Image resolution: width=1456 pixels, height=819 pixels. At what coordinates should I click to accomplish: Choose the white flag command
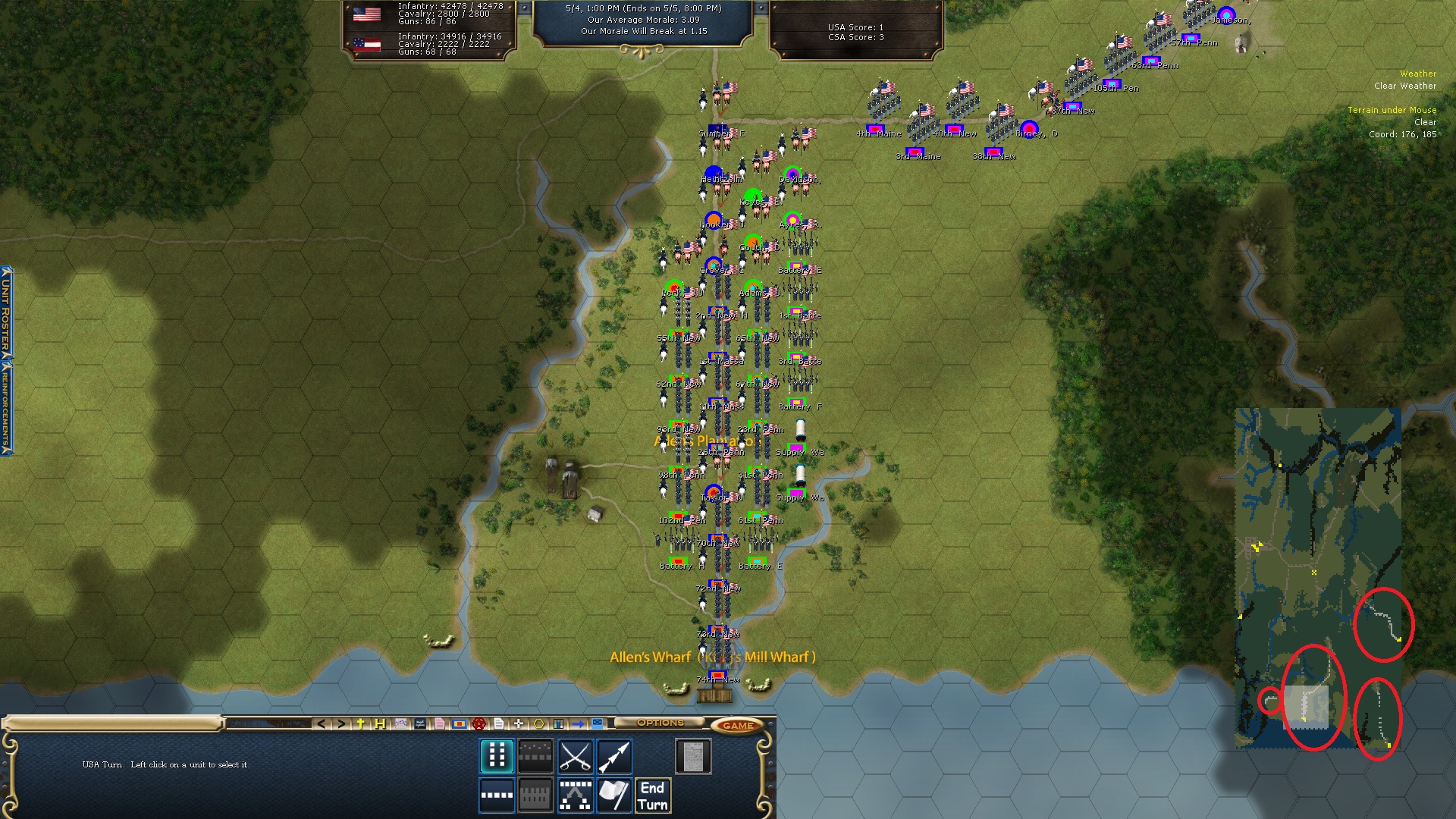point(614,795)
